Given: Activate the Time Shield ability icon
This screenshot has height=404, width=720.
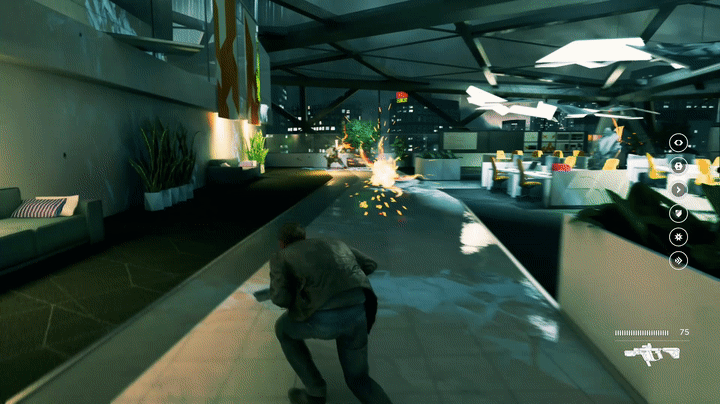Looking at the screenshot, I should [678, 213].
